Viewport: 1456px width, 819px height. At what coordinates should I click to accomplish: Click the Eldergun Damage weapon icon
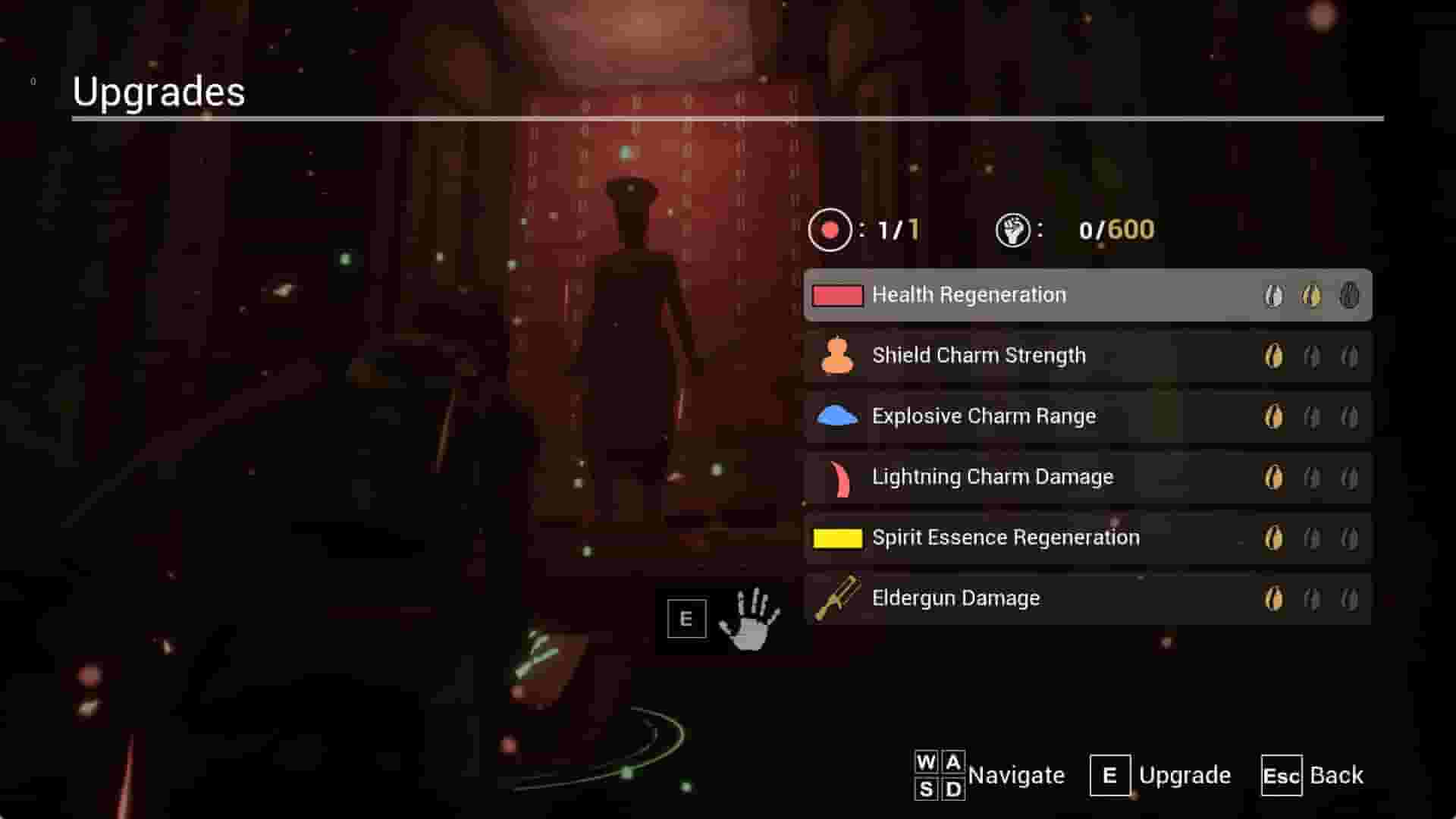tap(837, 598)
